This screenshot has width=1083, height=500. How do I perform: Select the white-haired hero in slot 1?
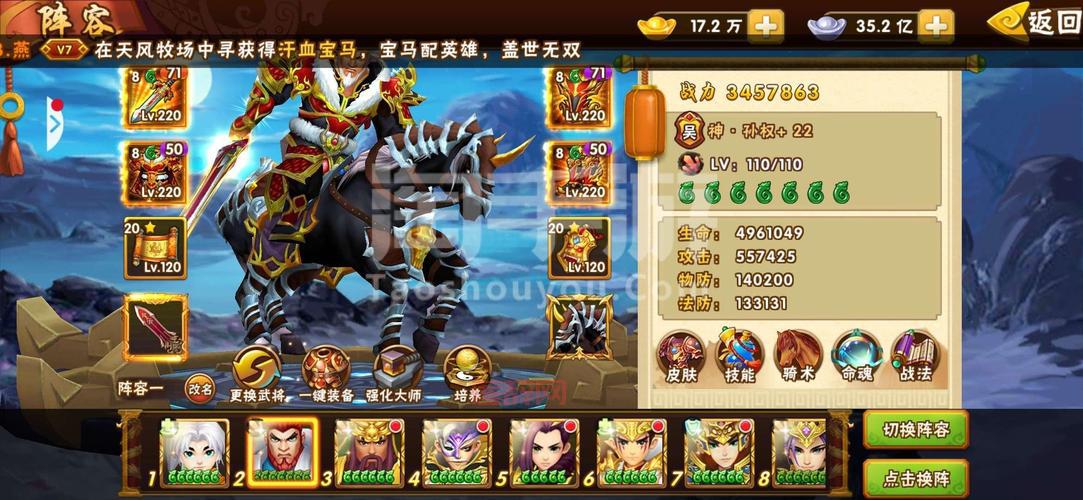tap(194, 452)
